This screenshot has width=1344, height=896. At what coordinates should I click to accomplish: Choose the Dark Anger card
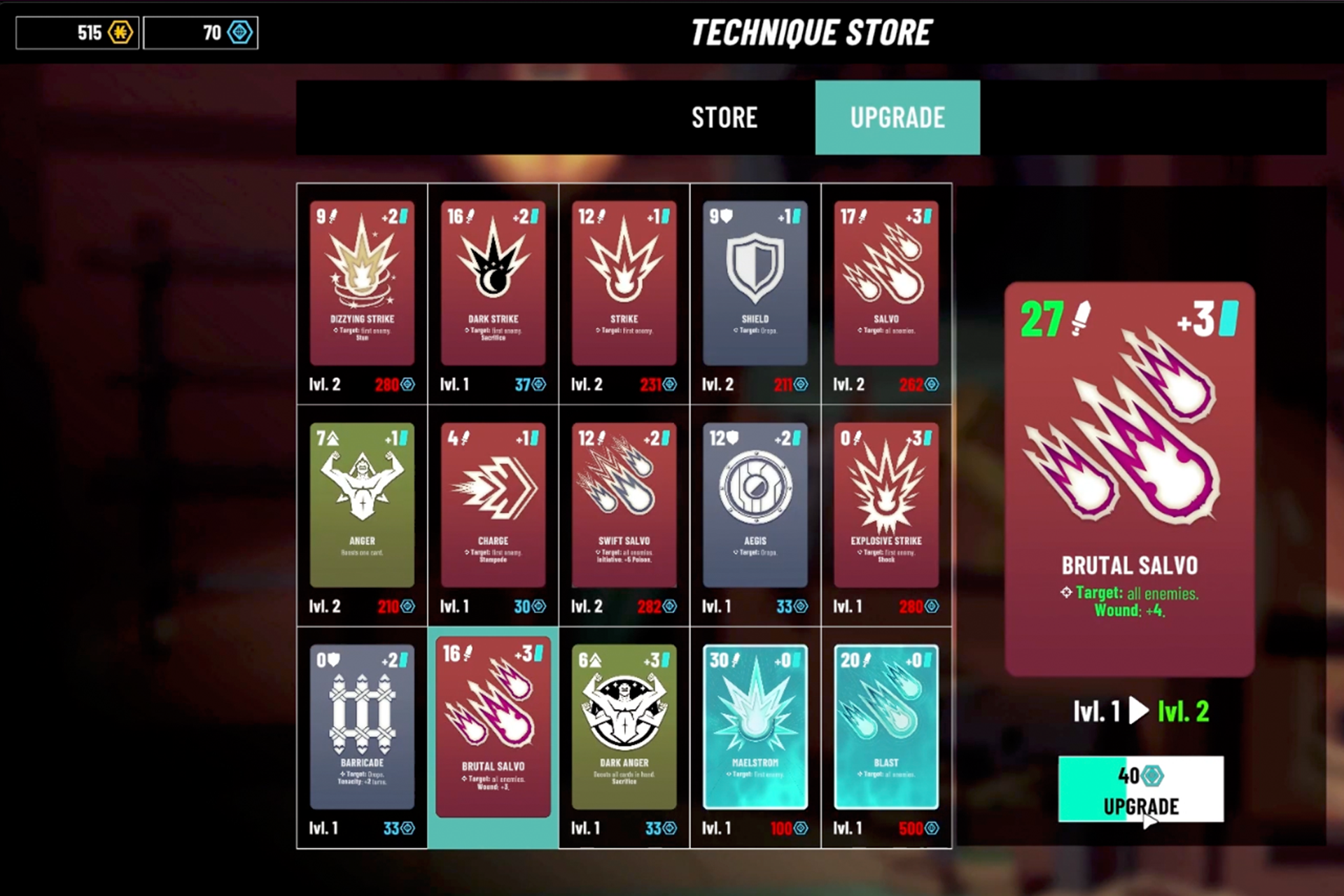[x=624, y=727]
